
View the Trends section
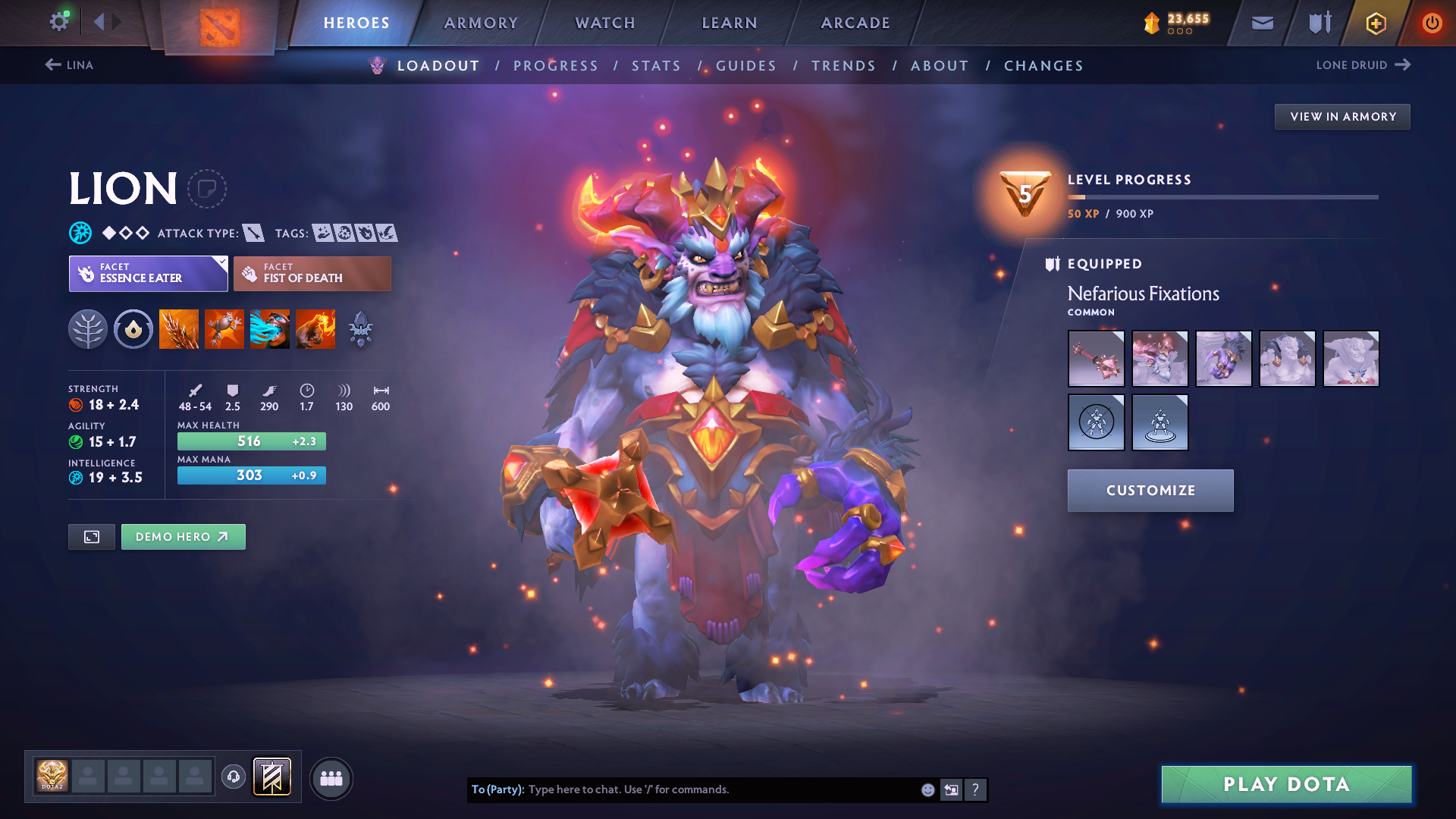point(843,66)
